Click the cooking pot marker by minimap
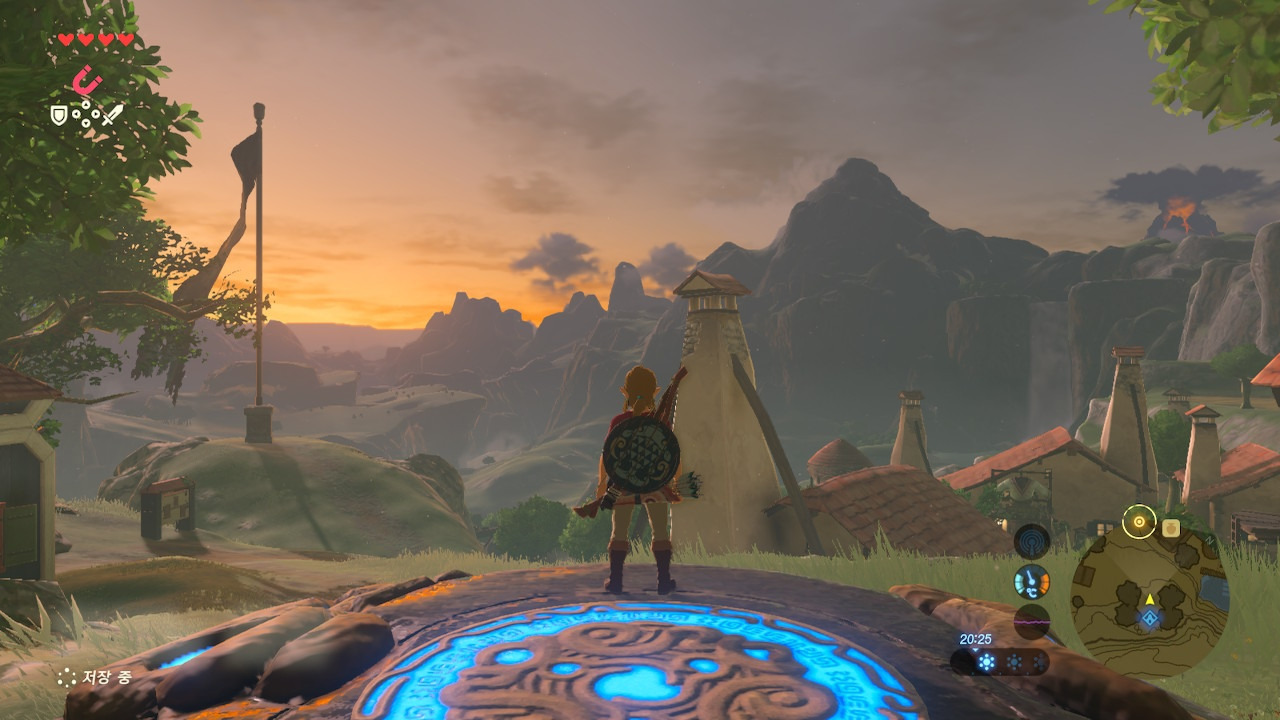Screen dimensions: 1280x720 pyautogui.click(x=1171, y=527)
